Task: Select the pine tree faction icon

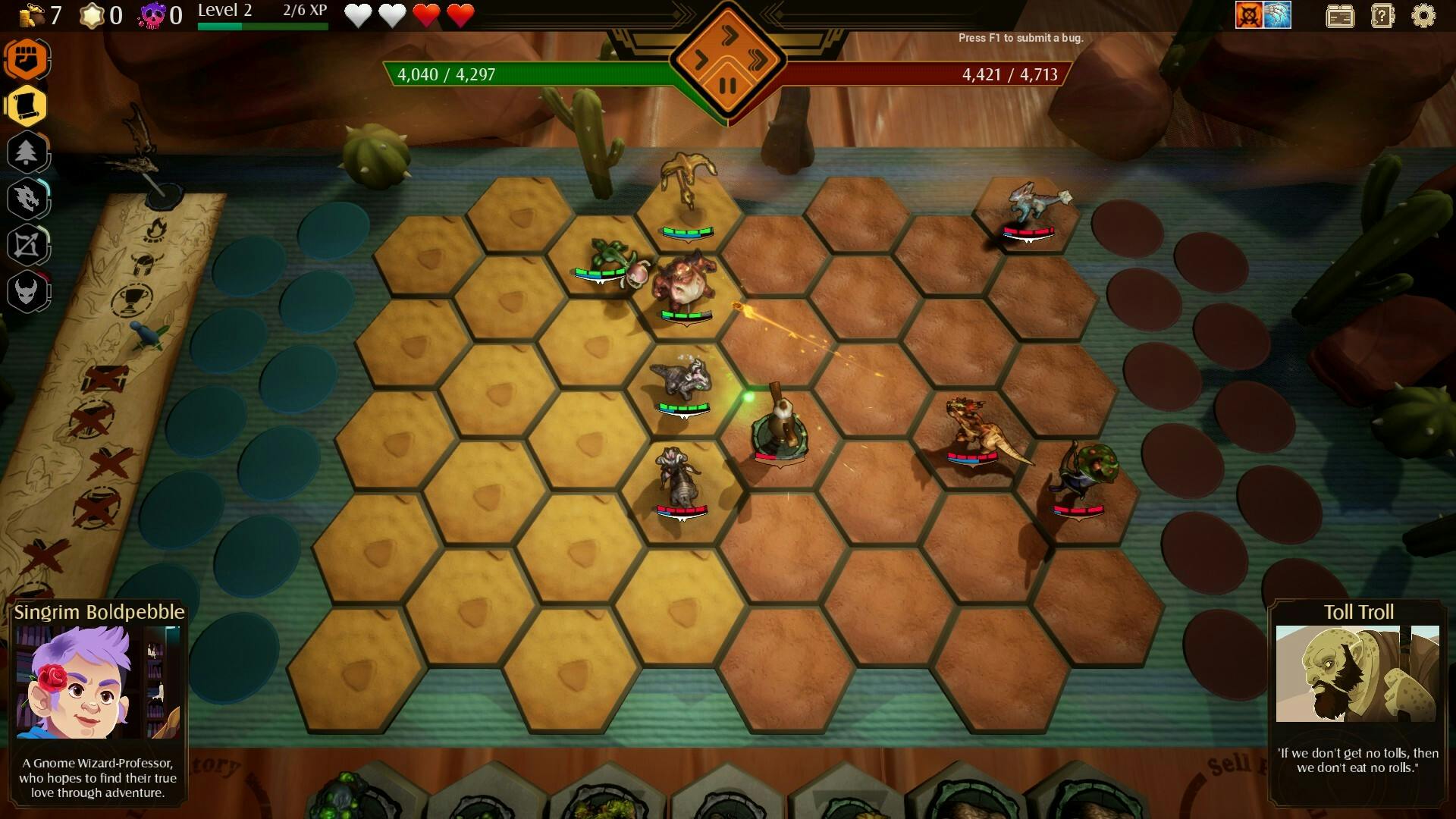Action: point(28,151)
